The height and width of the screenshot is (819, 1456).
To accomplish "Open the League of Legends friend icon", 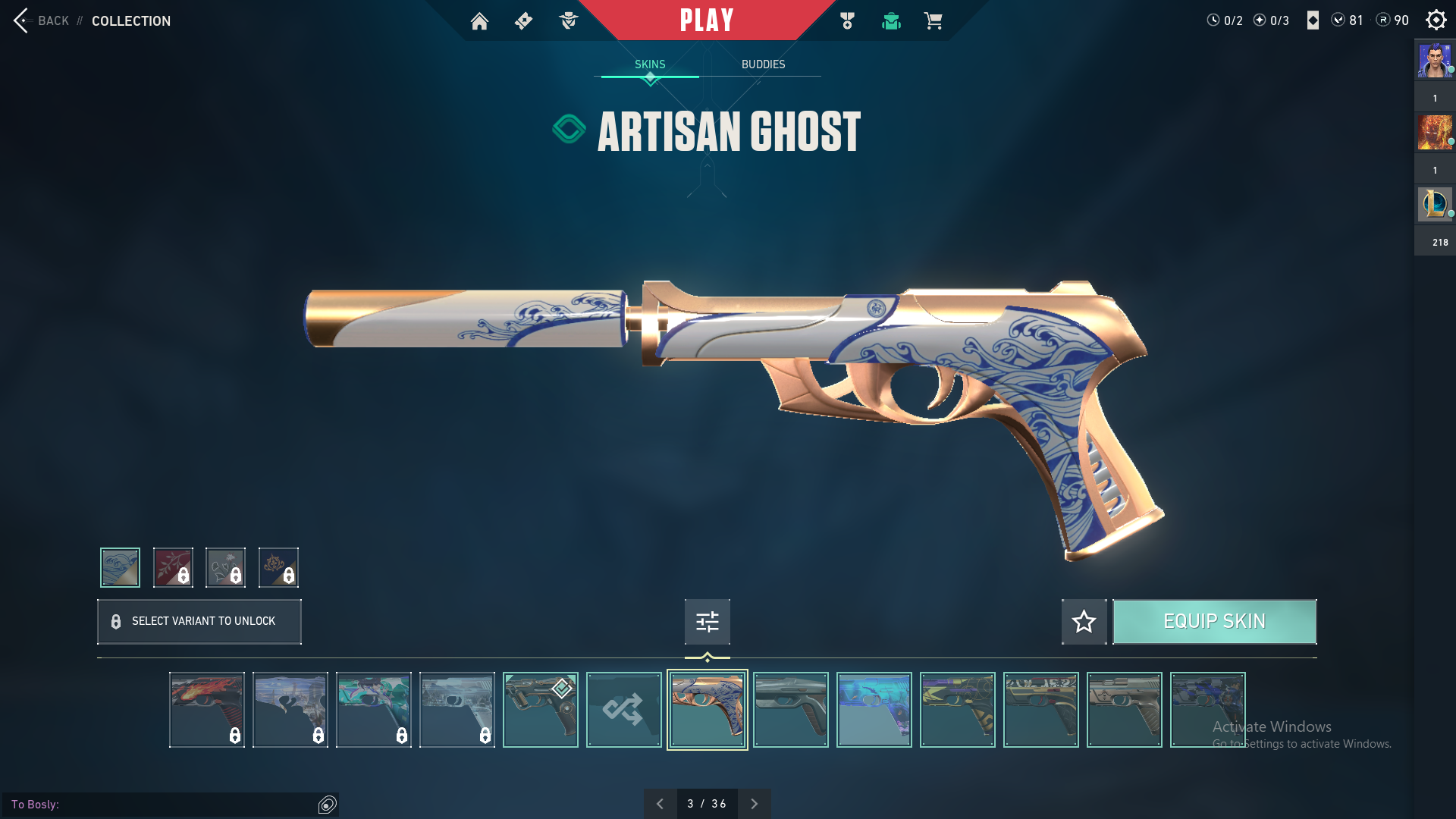I will pyautogui.click(x=1434, y=204).
